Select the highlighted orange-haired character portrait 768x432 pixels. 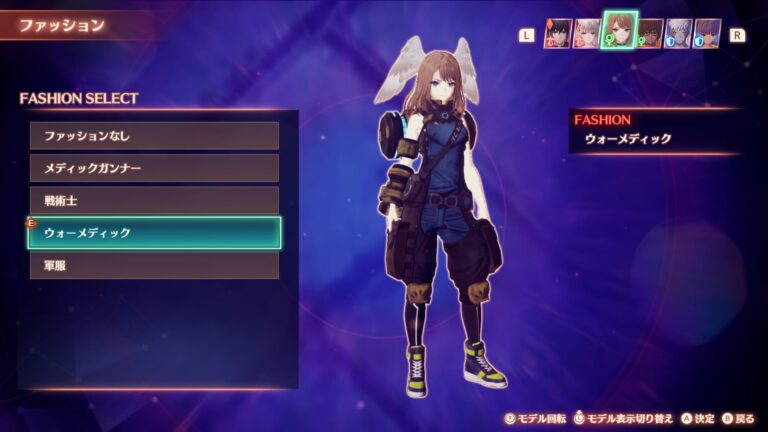point(620,31)
